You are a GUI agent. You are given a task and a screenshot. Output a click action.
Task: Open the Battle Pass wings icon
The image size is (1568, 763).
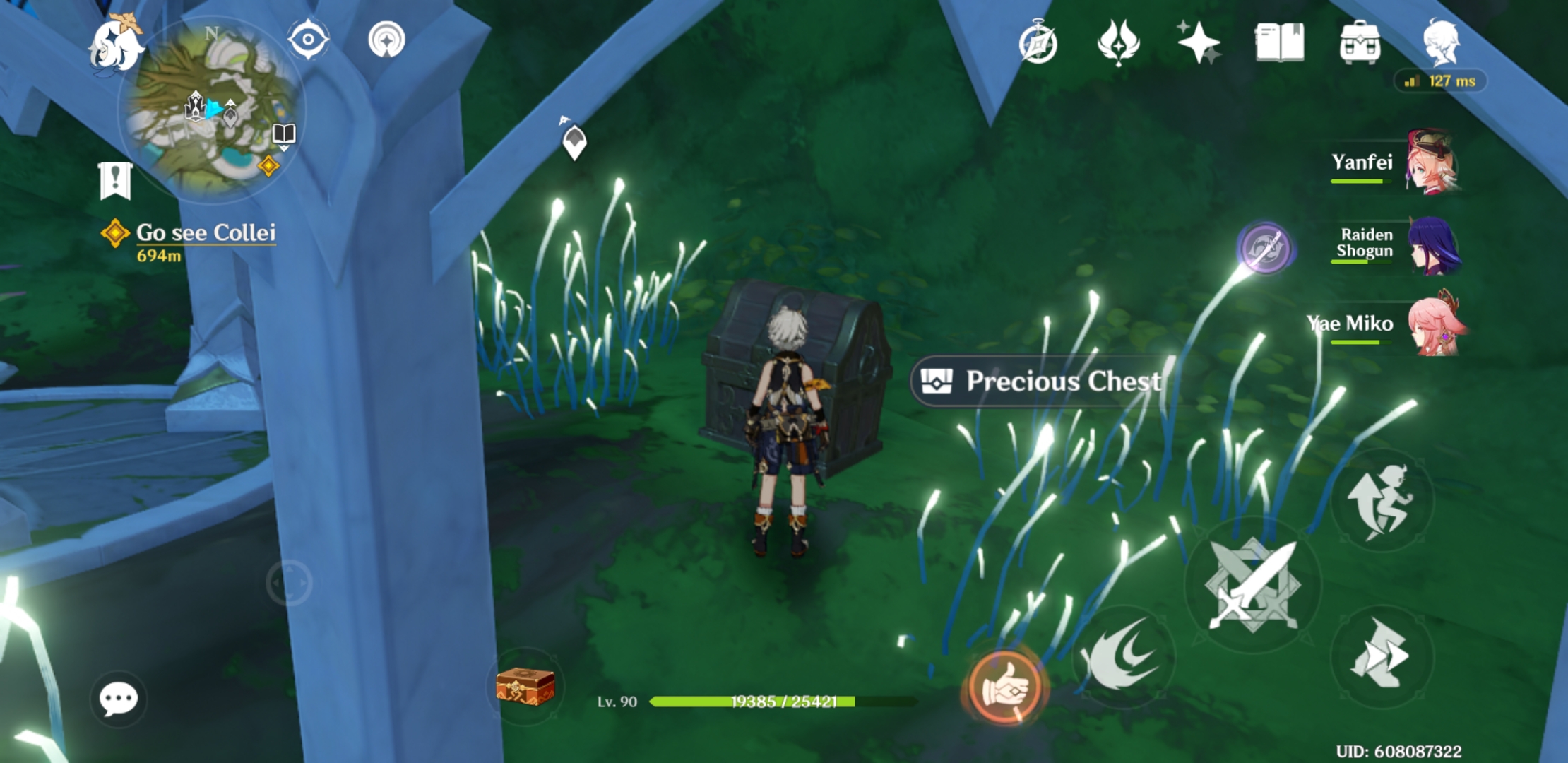(x=1119, y=44)
